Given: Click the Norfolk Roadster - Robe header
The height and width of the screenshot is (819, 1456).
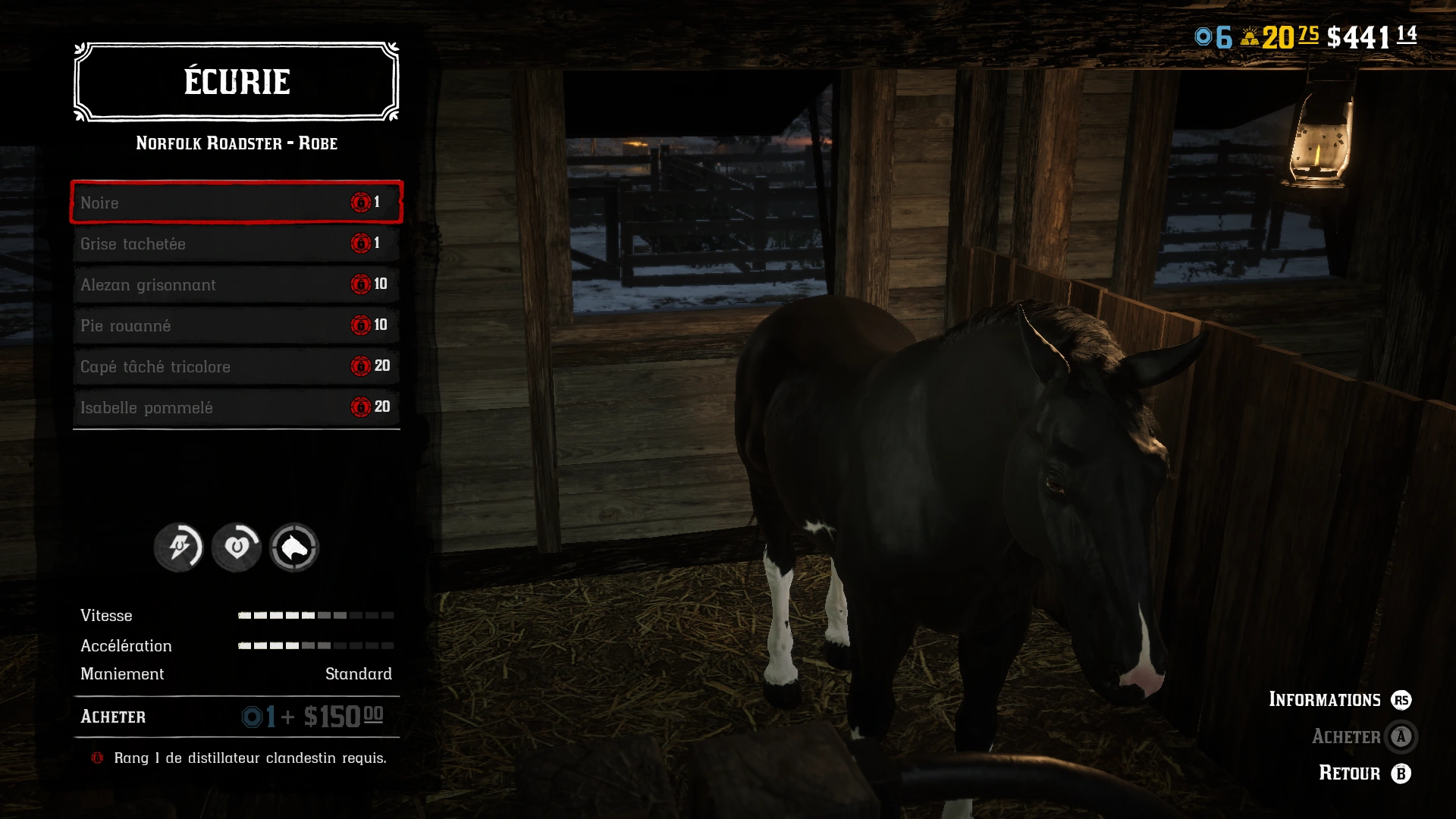Looking at the screenshot, I should 236,143.
